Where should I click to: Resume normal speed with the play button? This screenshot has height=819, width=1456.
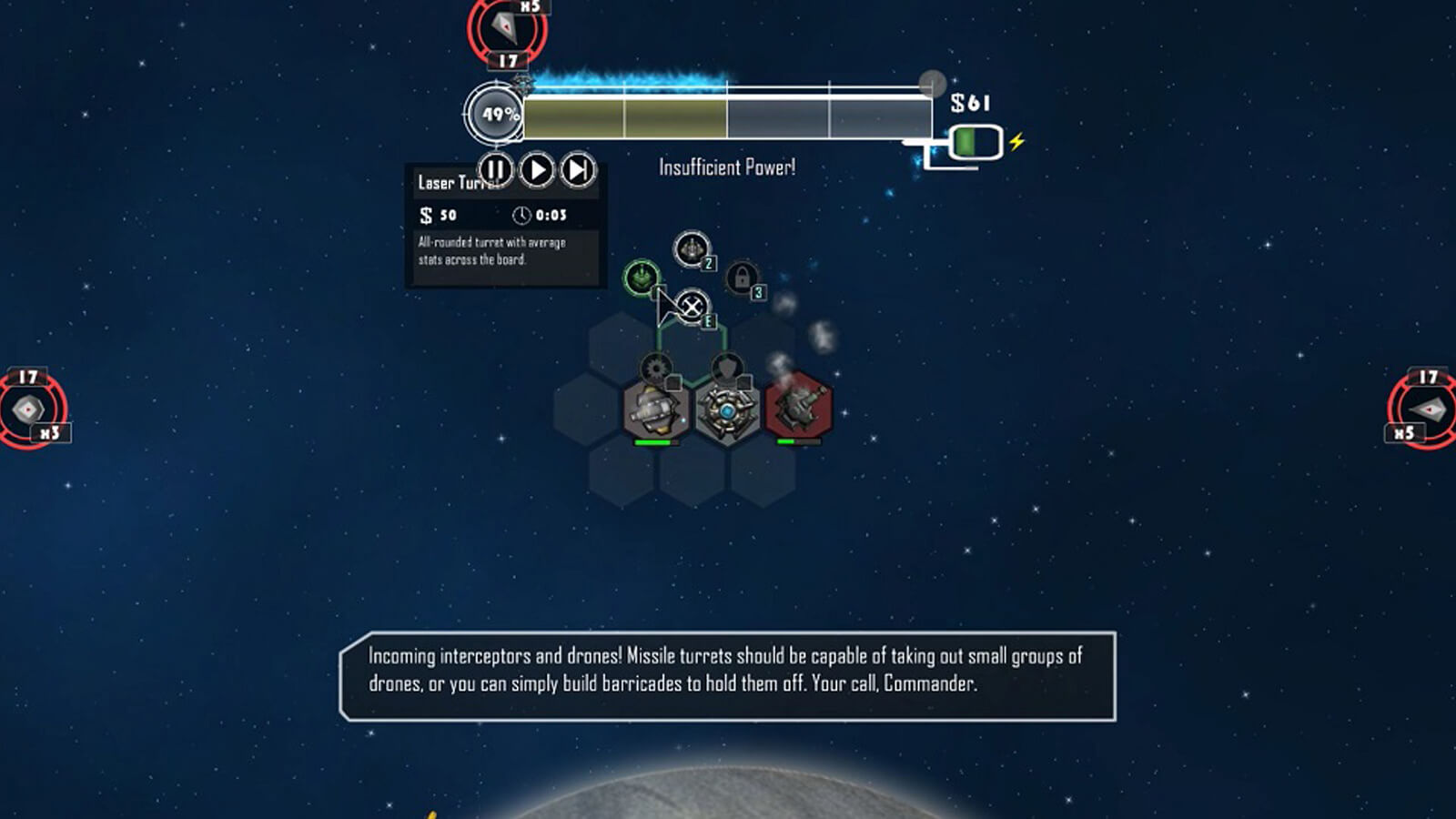(537, 170)
